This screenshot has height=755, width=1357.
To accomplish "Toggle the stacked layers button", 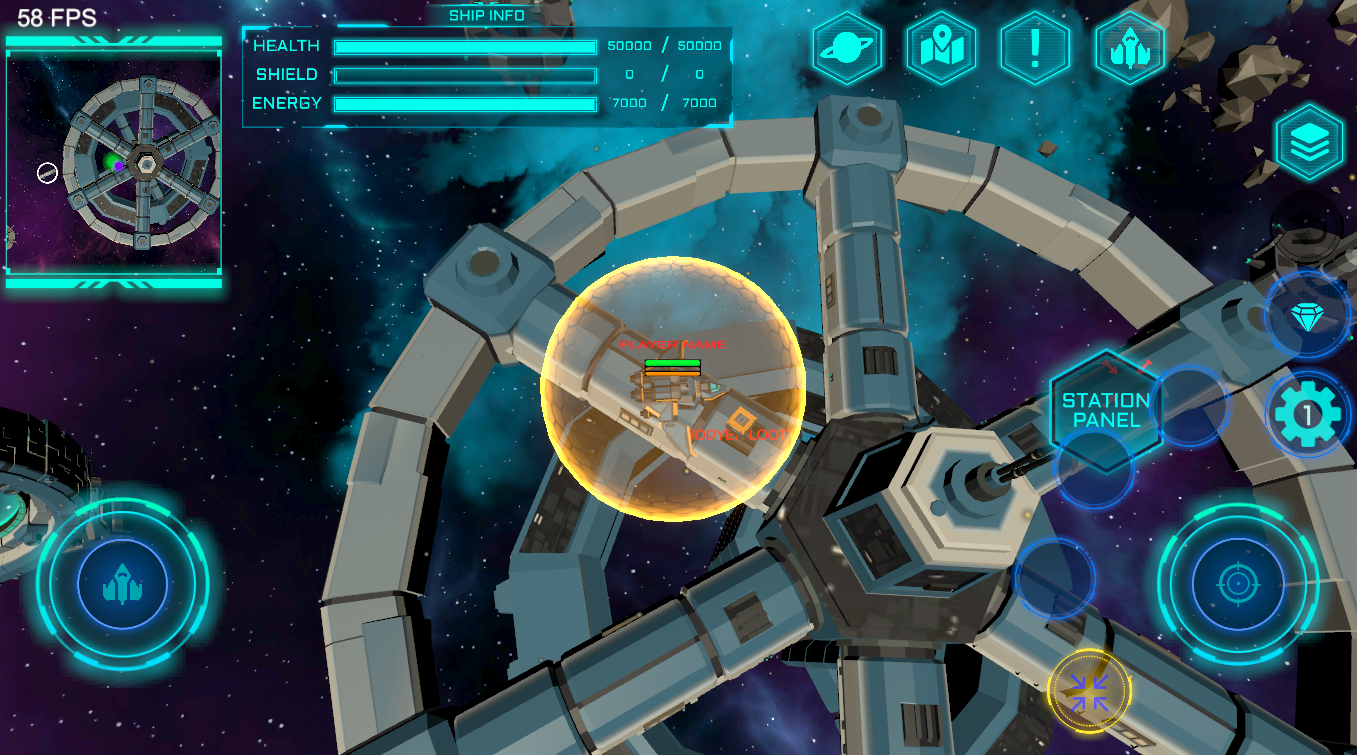I will pyautogui.click(x=1308, y=144).
